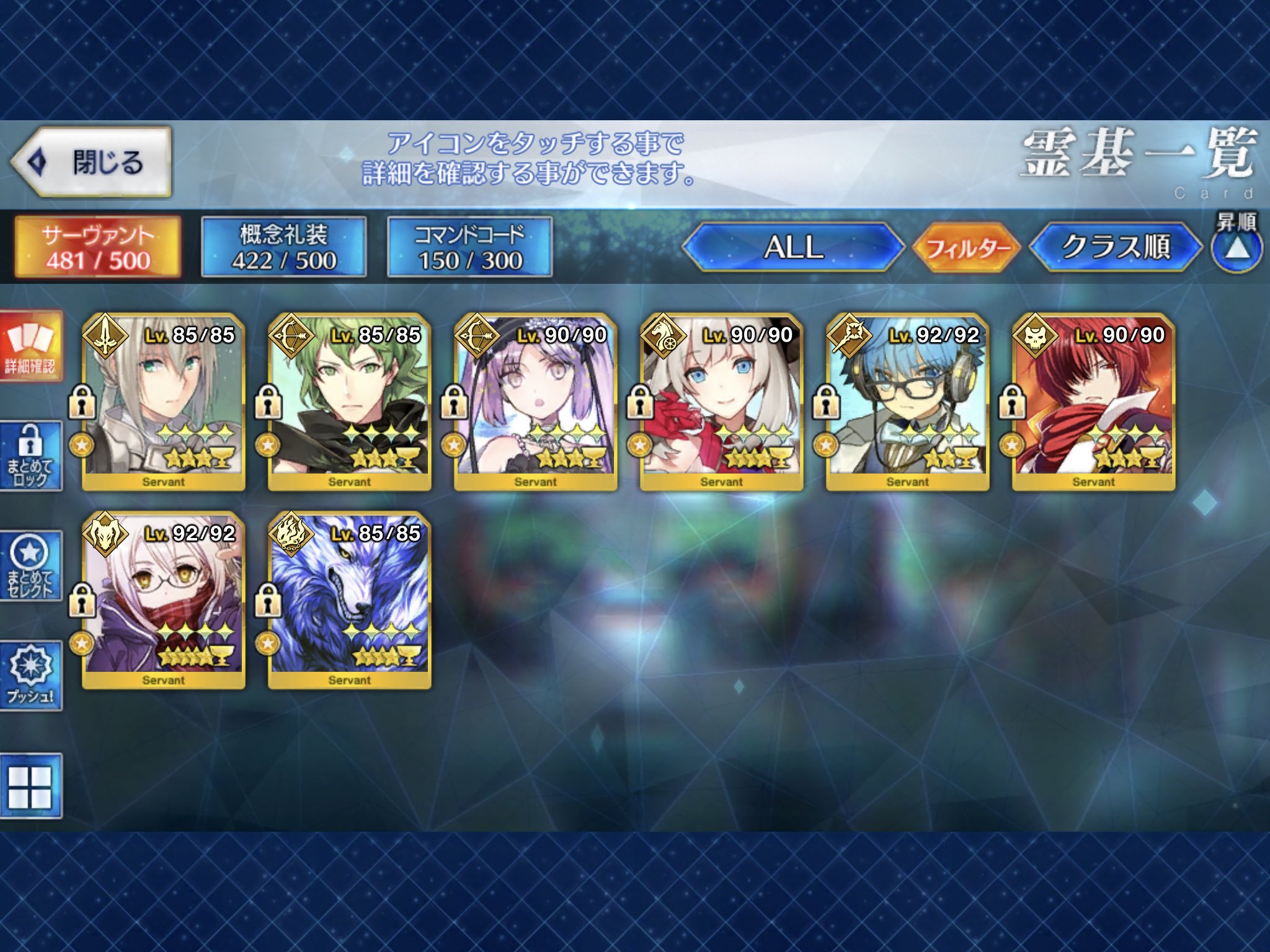Open the フィルター options
Image resolution: width=1270 pixels, height=952 pixels.
(x=967, y=248)
